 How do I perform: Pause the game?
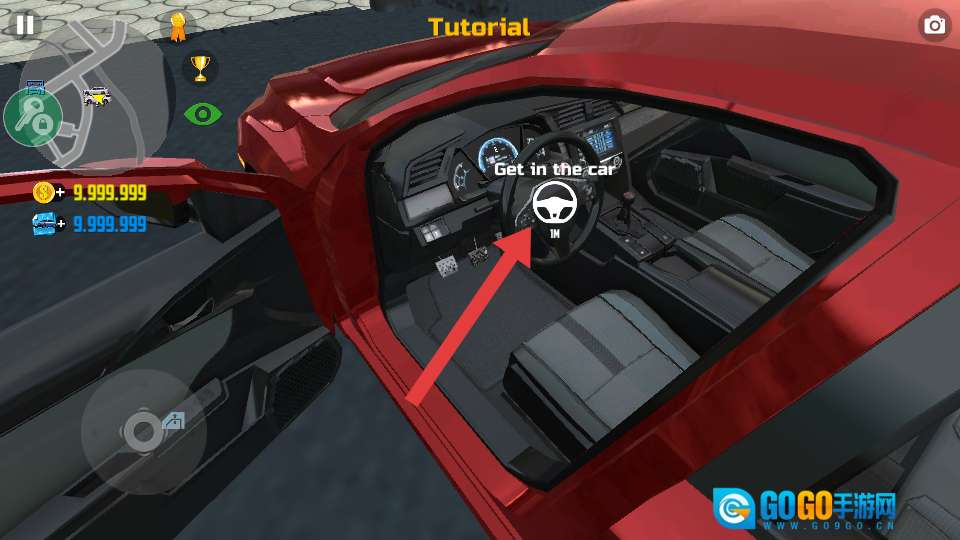pyautogui.click(x=25, y=25)
